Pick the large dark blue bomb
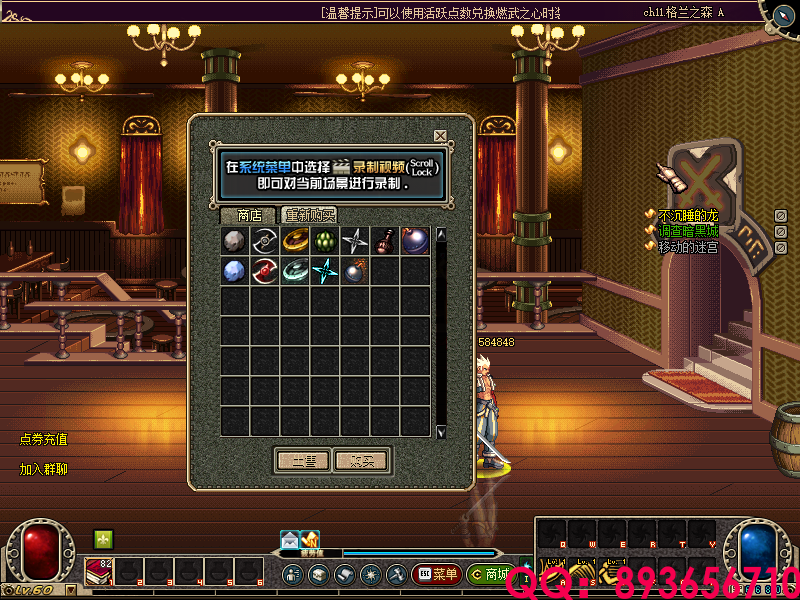The height and width of the screenshot is (600, 800). click(x=415, y=241)
